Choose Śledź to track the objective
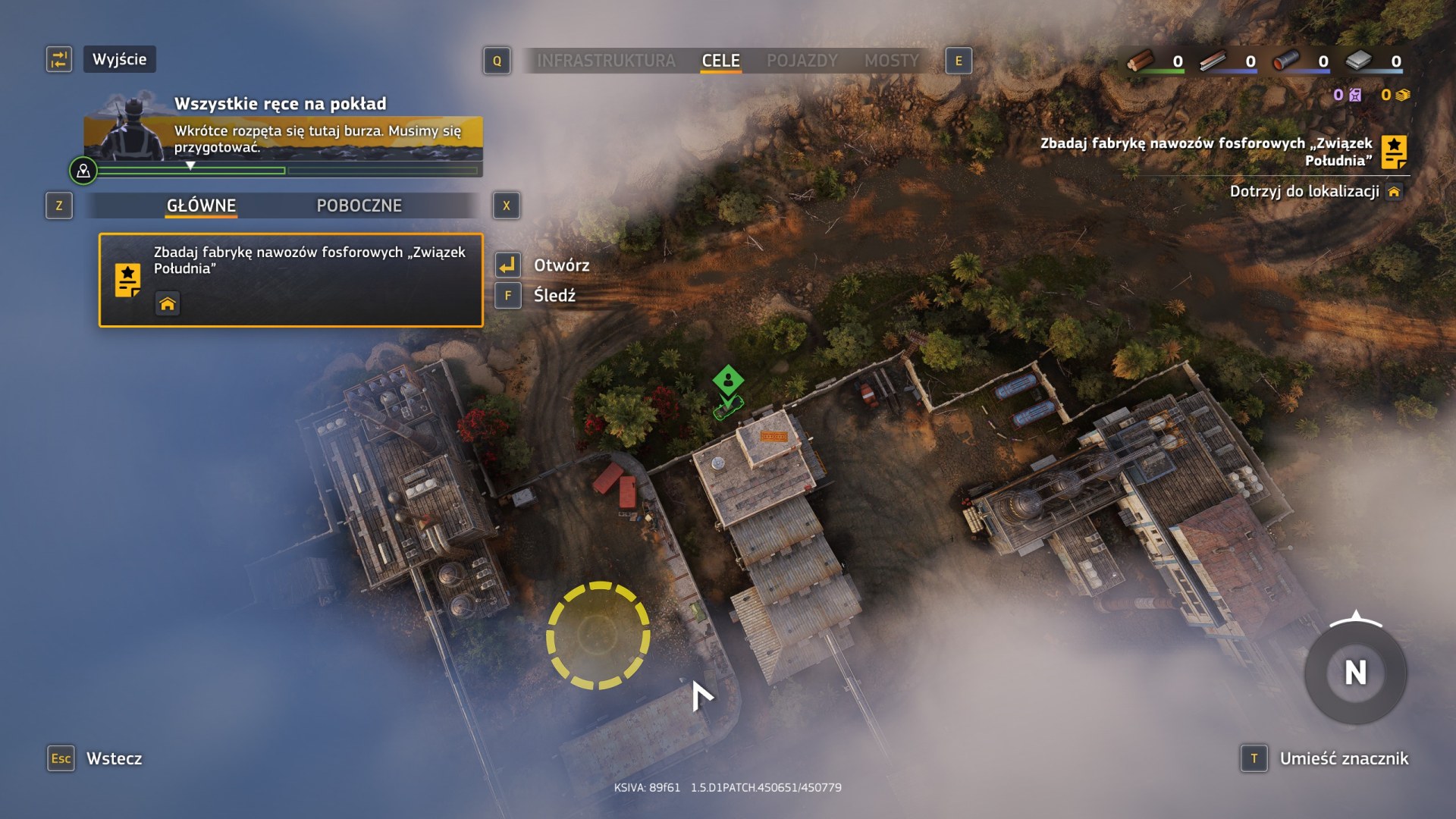This screenshot has height=819, width=1456. pos(554,296)
